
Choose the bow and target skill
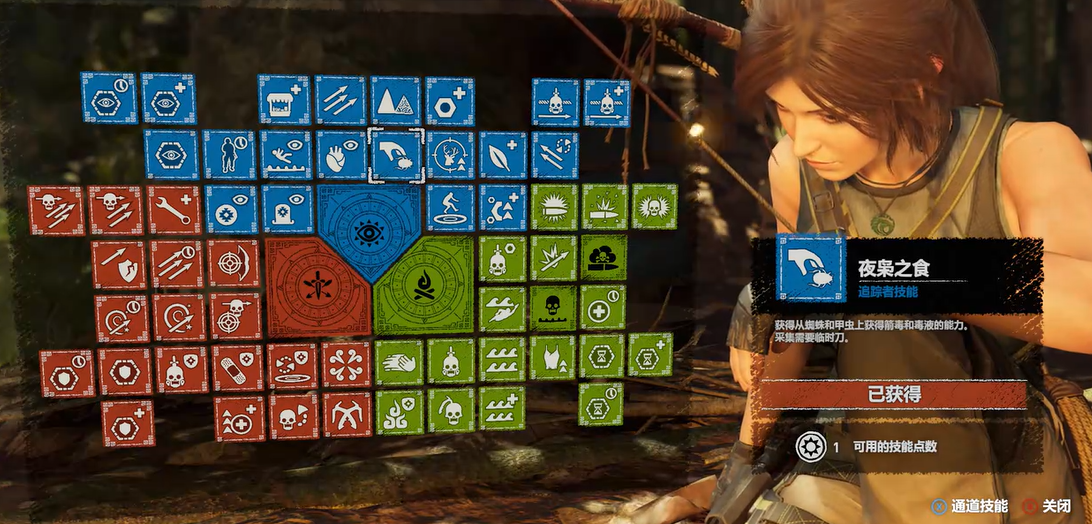coord(233,263)
